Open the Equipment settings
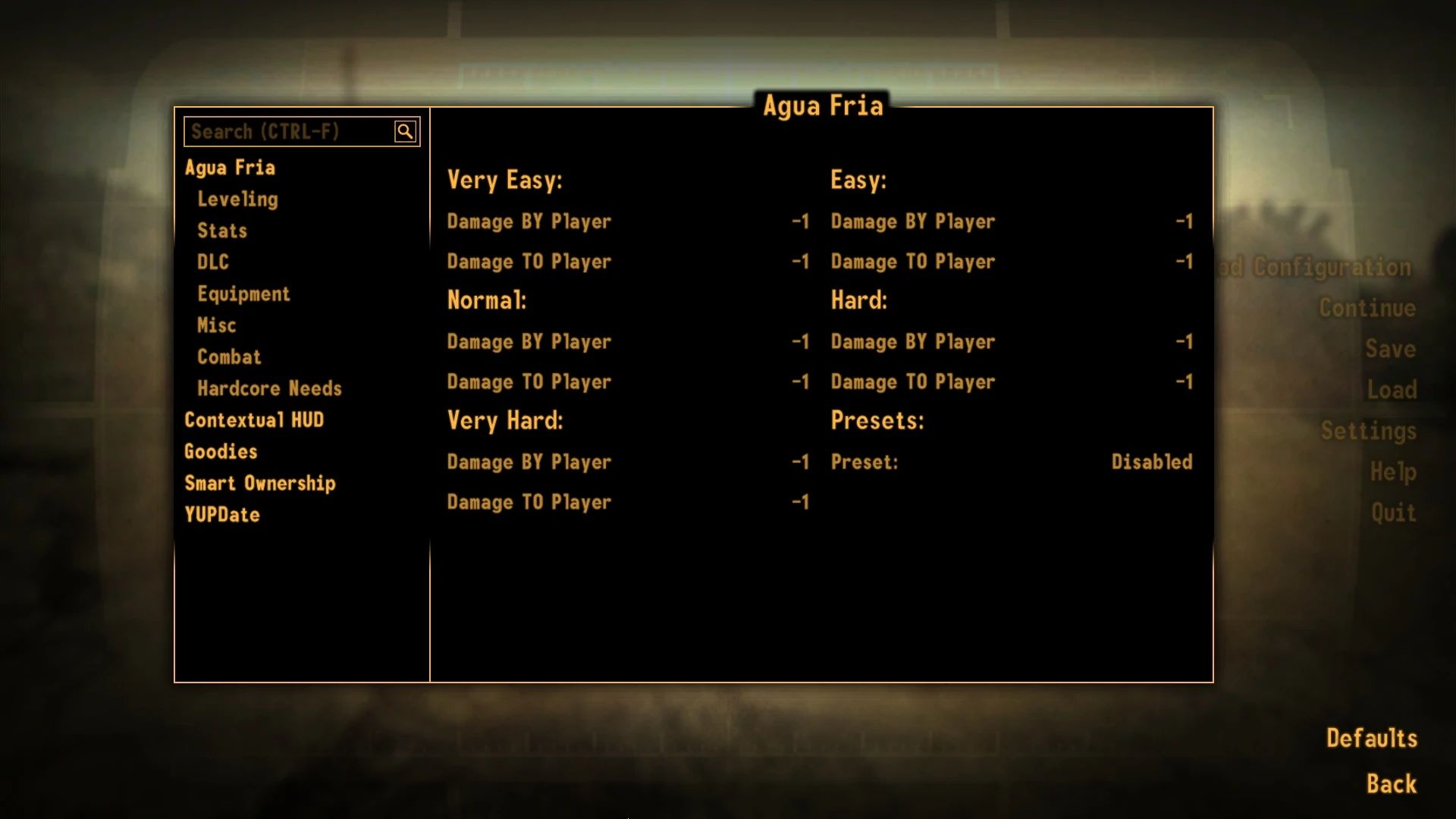The width and height of the screenshot is (1456, 819). click(x=244, y=293)
